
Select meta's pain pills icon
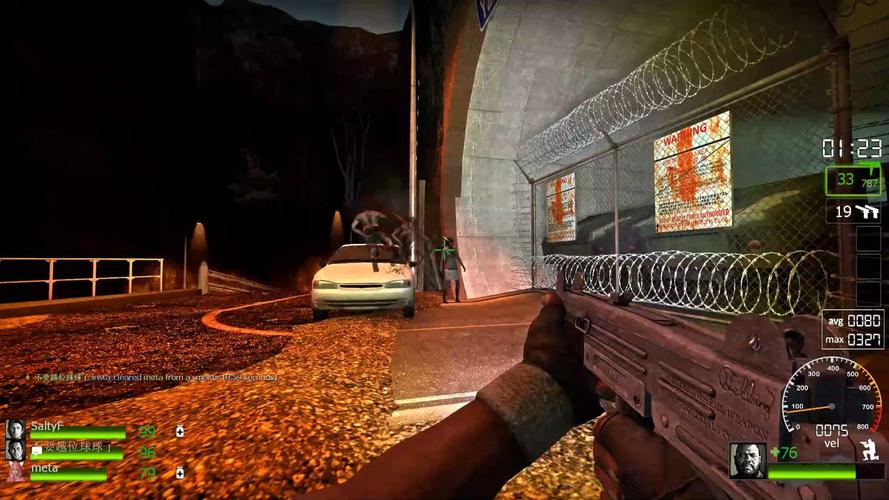[x=179, y=472]
